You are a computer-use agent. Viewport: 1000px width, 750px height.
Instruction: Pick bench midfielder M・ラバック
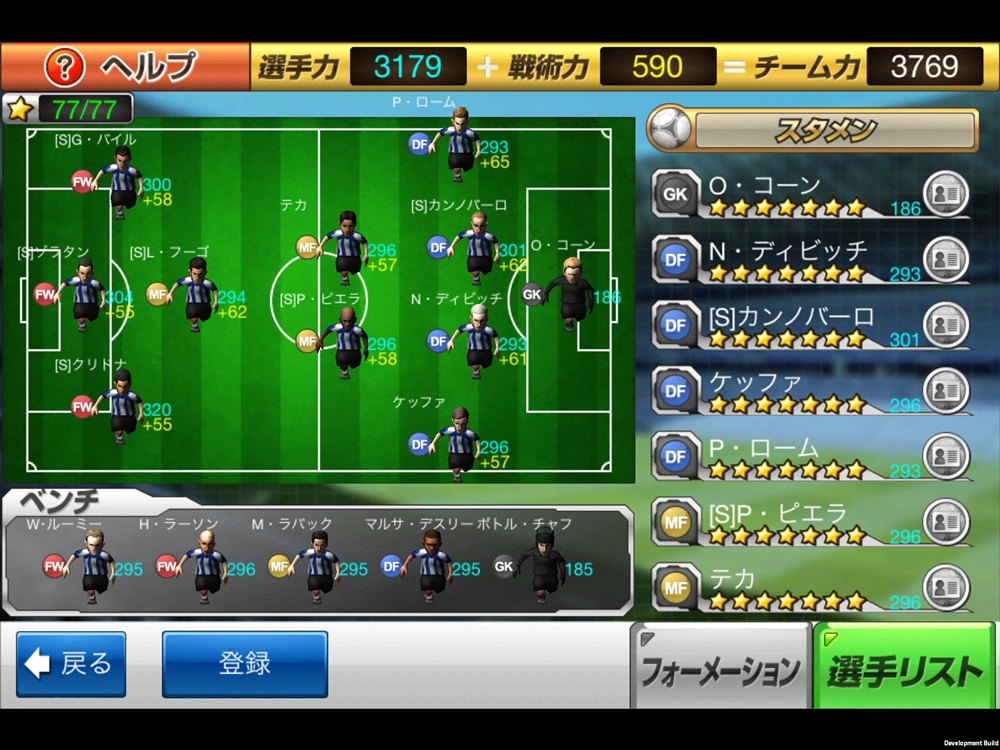click(x=321, y=565)
